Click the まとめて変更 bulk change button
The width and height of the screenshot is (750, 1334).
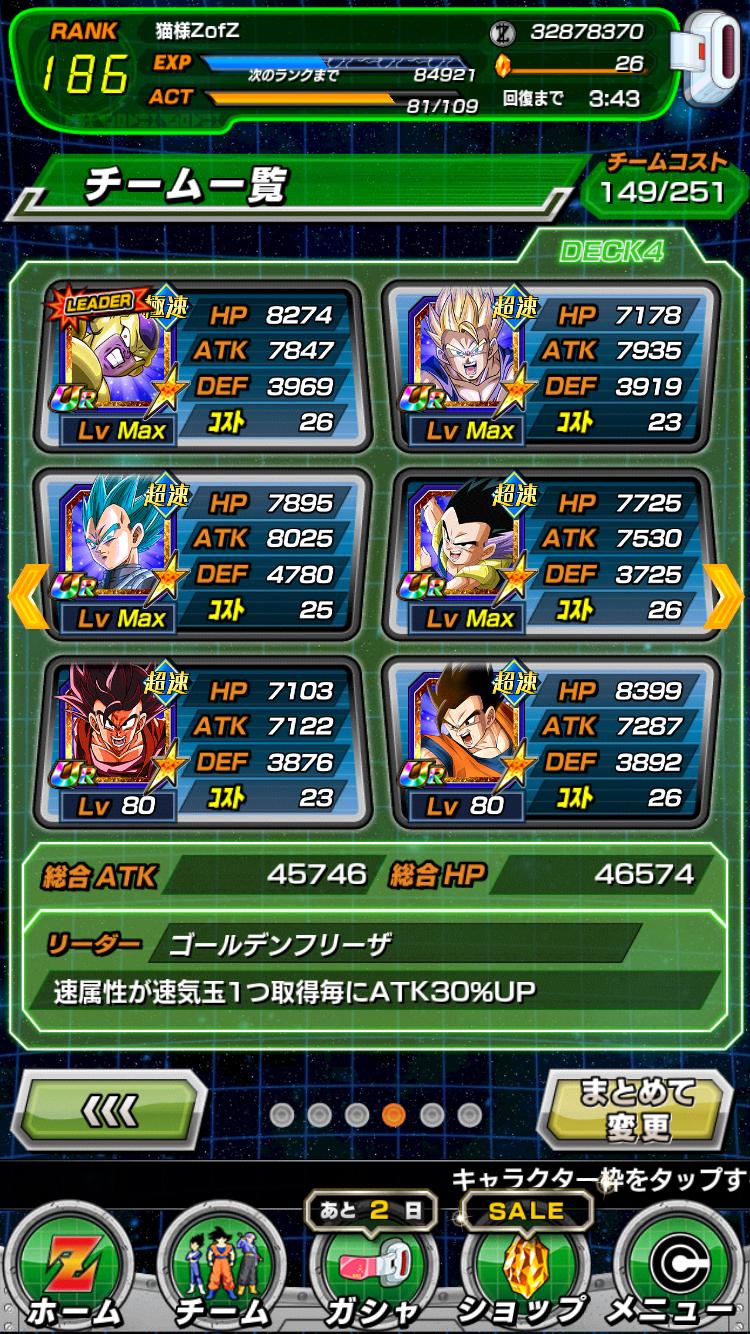point(637,1109)
